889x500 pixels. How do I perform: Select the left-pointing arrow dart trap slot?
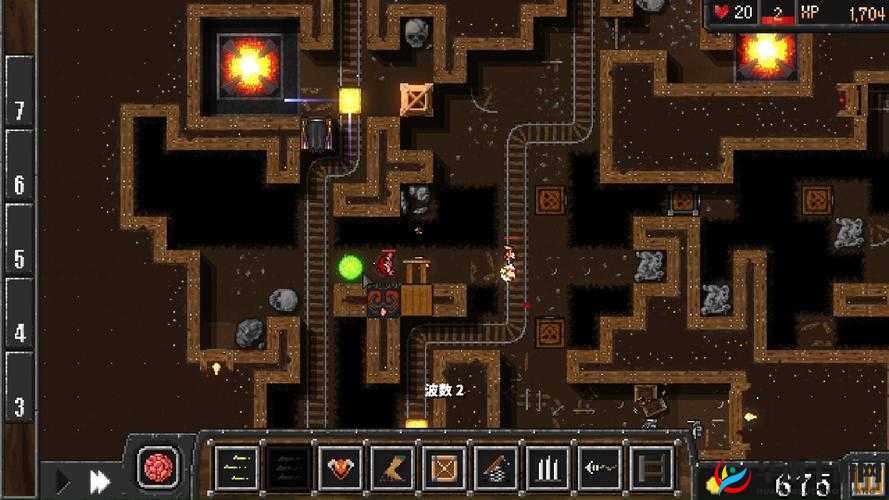click(x=598, y=466)
